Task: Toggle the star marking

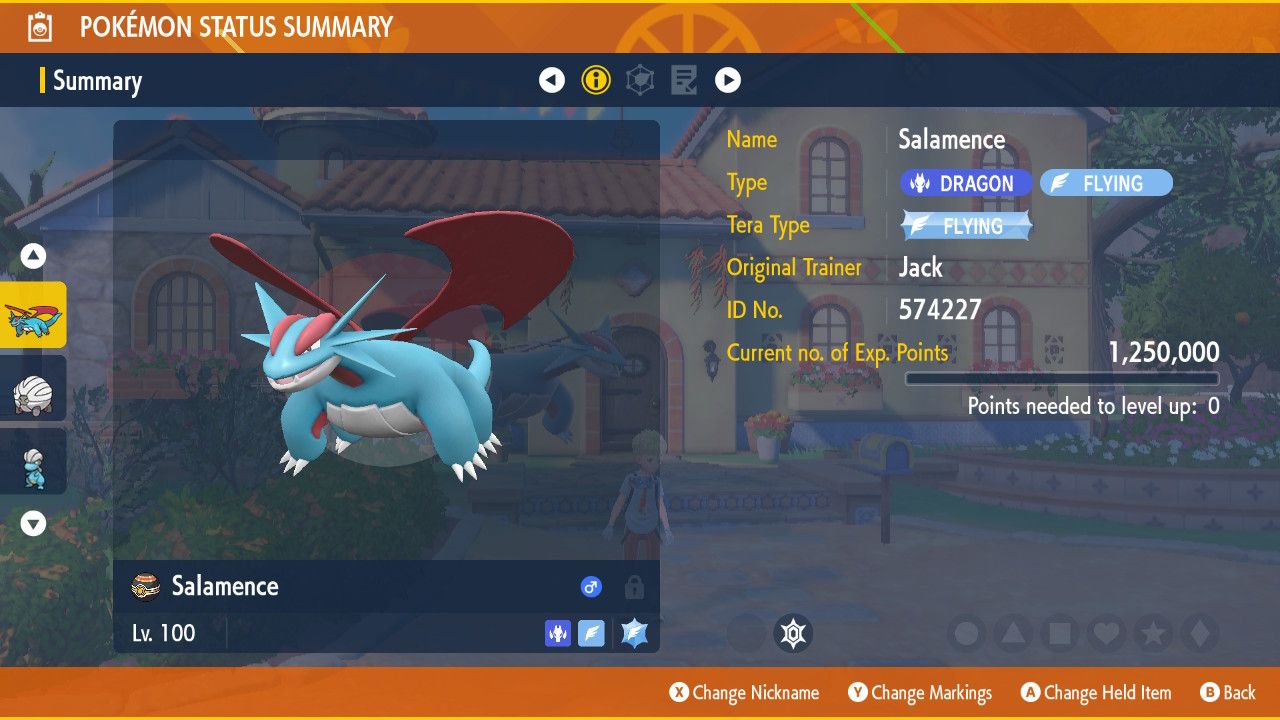Action: pyautogui.click(x=1152, y=633)
